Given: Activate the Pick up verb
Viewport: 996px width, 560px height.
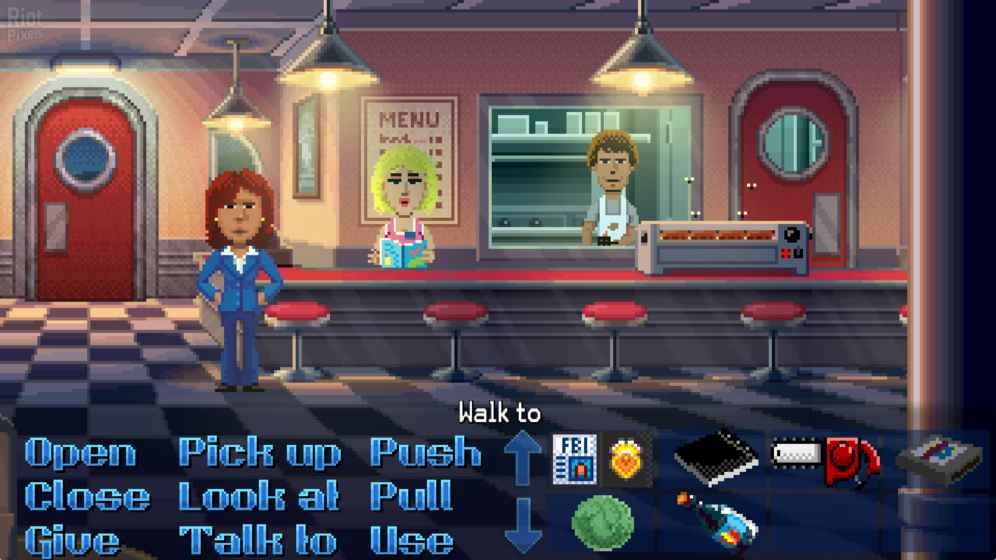Looking at the screenshot, I should tap(260, 453).
